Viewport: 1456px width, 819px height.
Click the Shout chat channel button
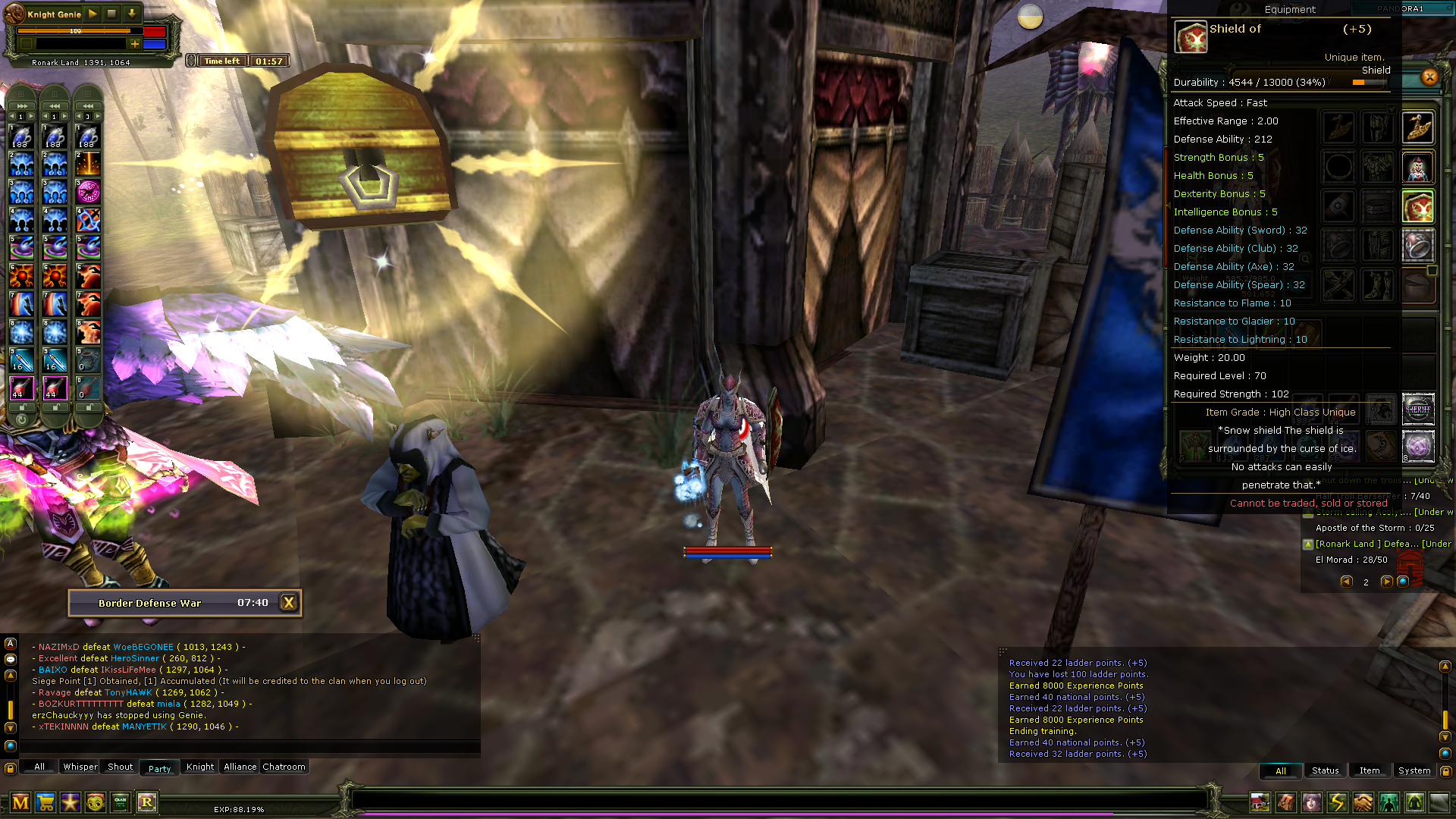click(119, 767)
